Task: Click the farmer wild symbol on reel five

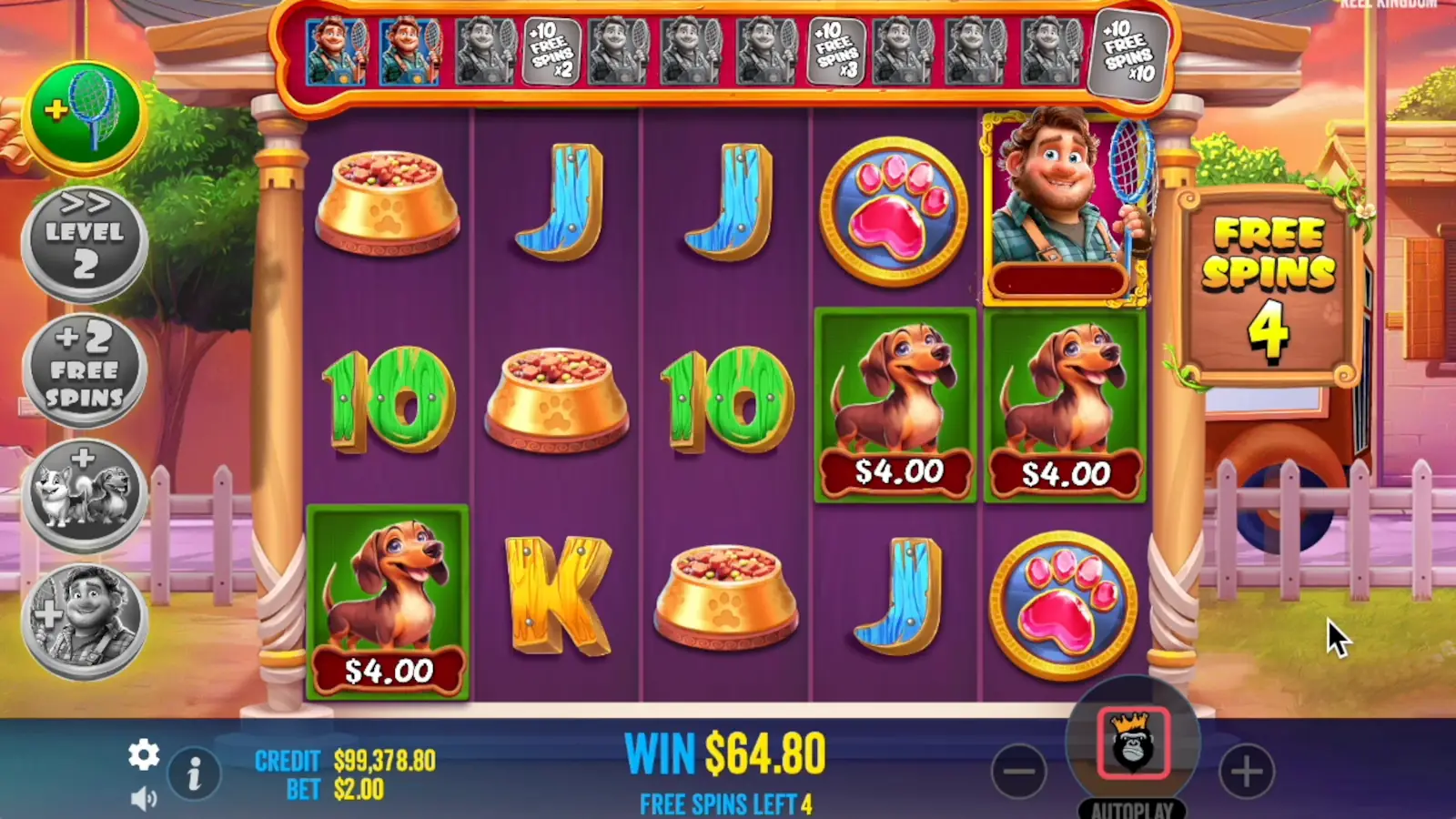Action: [x=1065, y=205]
